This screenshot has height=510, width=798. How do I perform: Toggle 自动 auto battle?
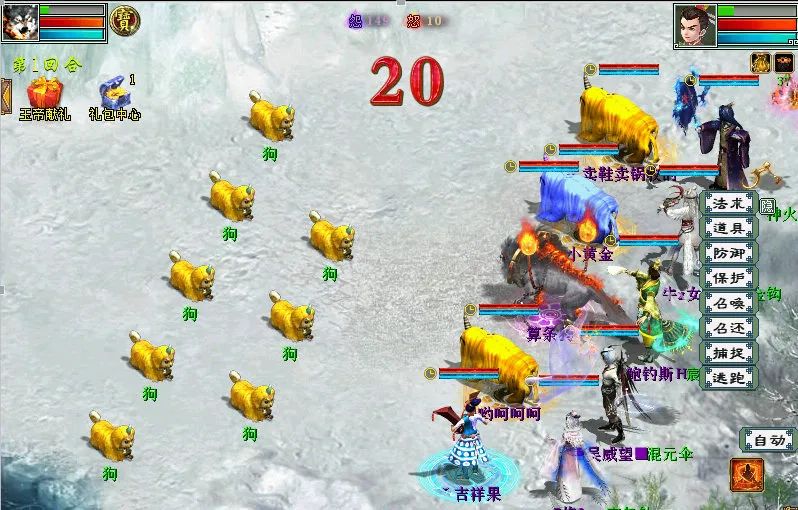tap(767, 439)
